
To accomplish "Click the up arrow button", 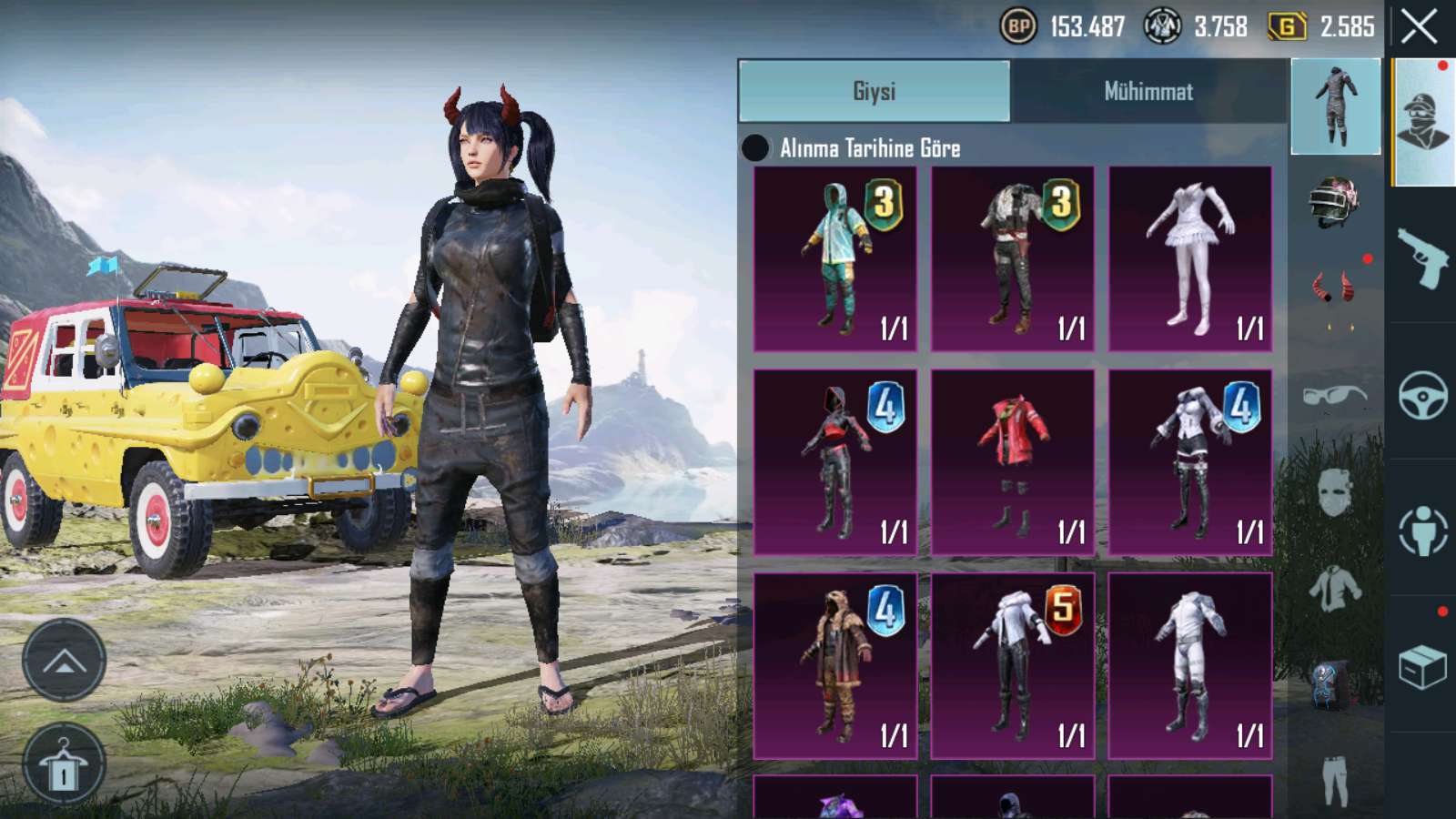I will (x=64, y=662).
